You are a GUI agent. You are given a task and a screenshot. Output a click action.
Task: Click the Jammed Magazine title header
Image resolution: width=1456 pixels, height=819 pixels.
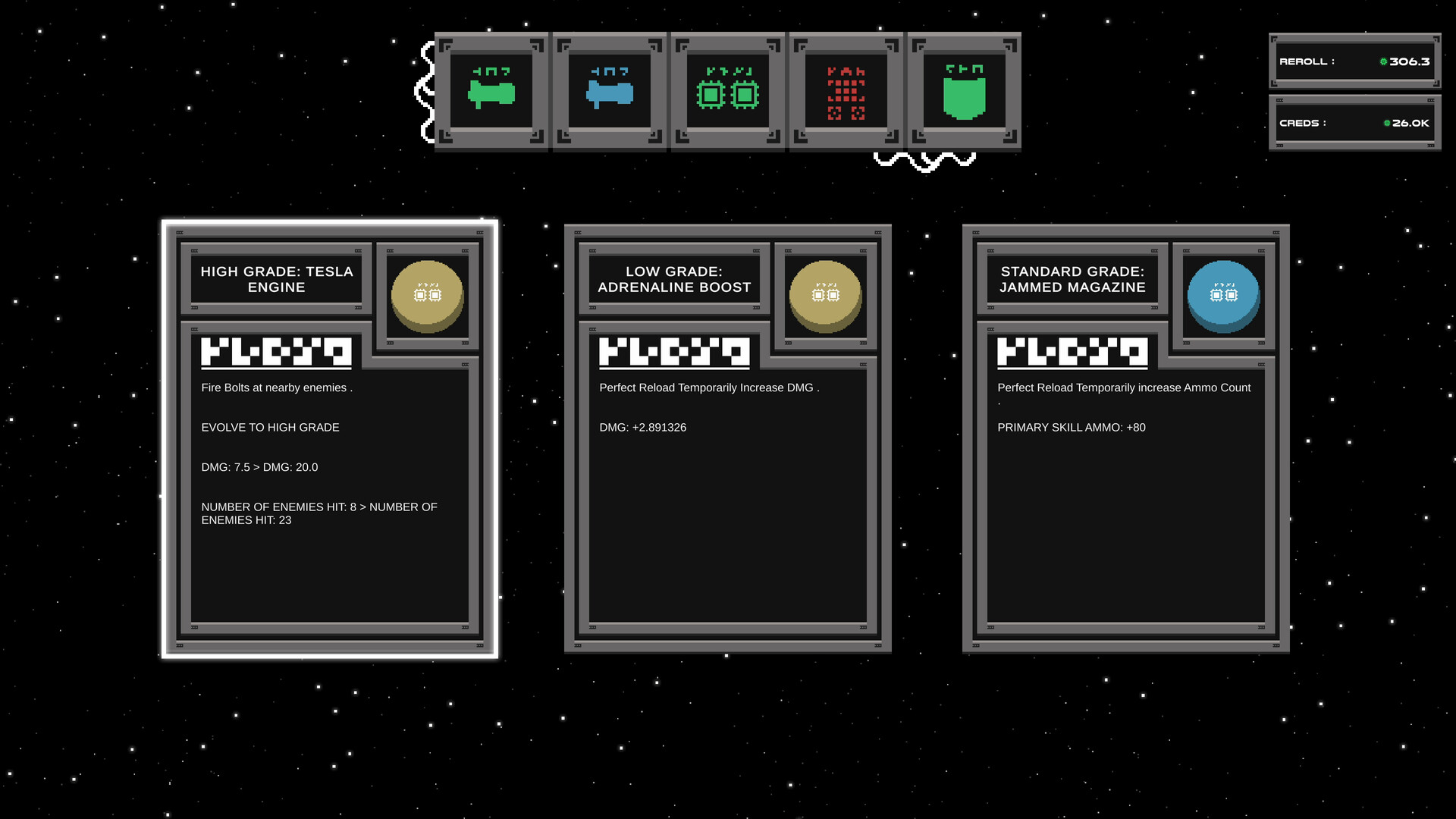pos(1072,279)
